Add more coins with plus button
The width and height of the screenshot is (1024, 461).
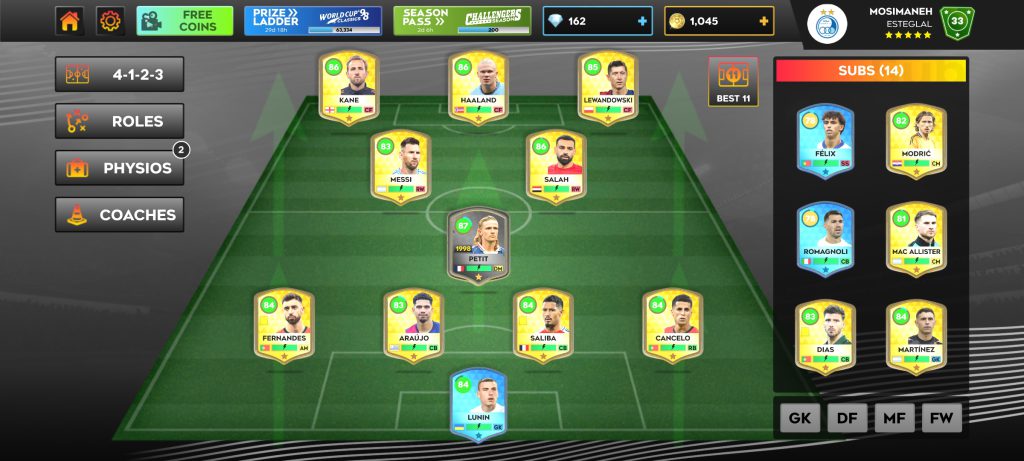[764, 21]
